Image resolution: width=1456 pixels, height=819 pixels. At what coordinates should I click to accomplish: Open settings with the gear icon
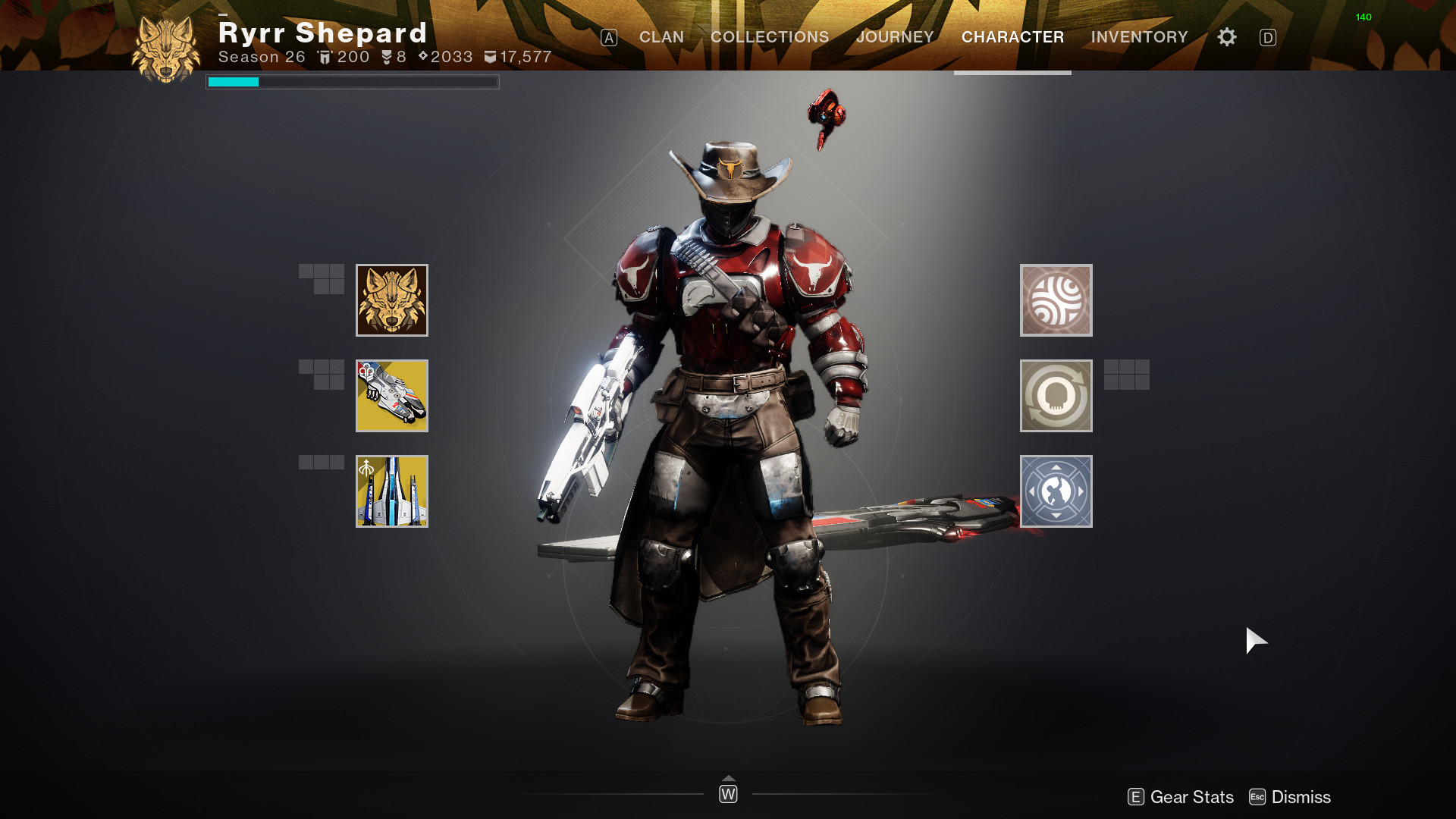pyautogui.click(x=1226, y=37)
